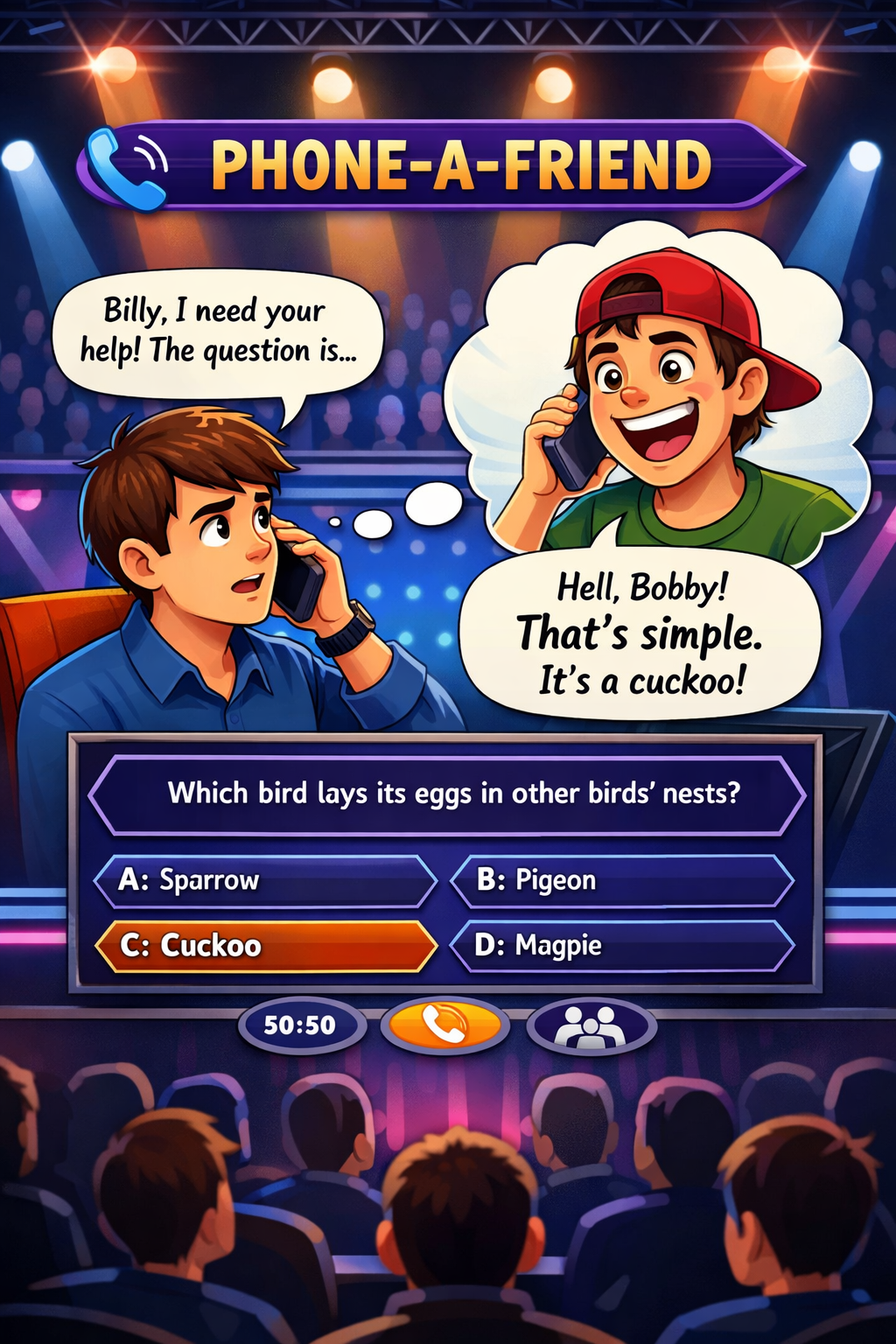Select answer B: Pigeon
Screen dimensions: 896x1344
(621, 880)
